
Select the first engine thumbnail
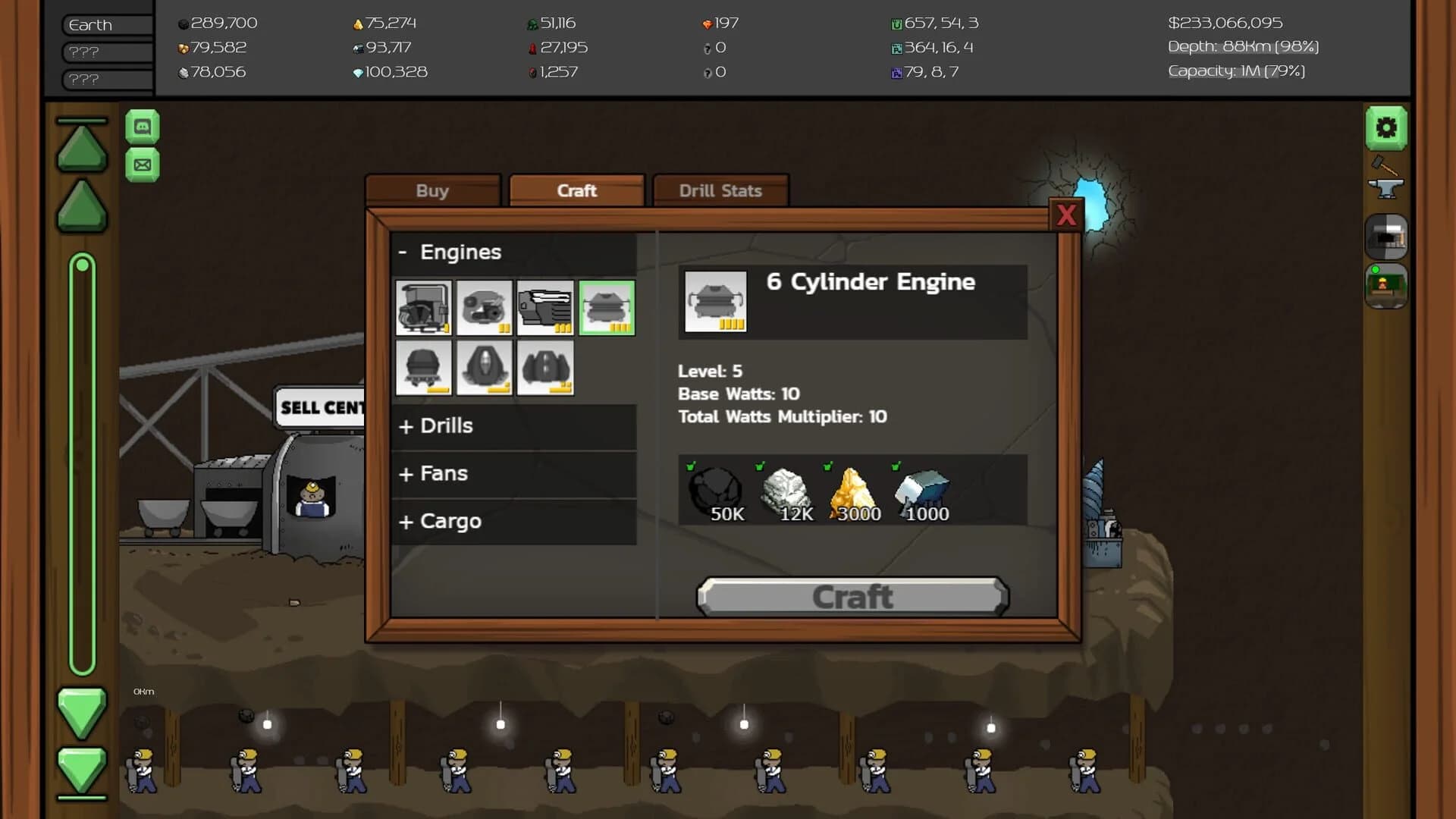click(422, 308)
